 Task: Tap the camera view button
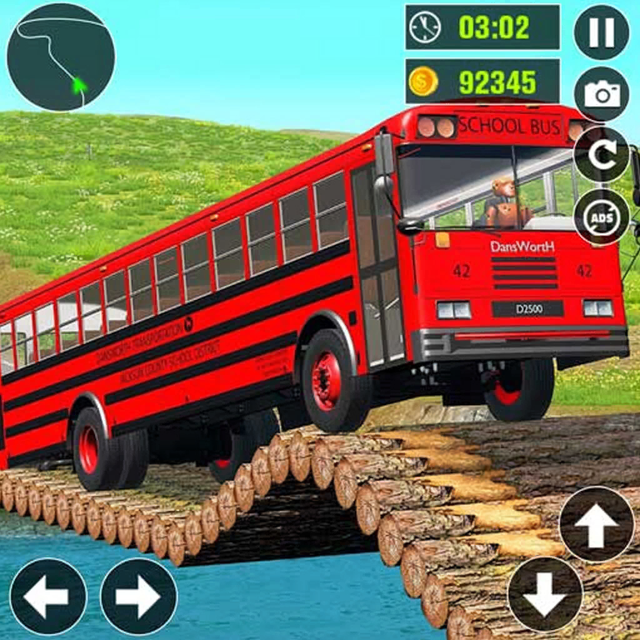click(x=601, y=94)
